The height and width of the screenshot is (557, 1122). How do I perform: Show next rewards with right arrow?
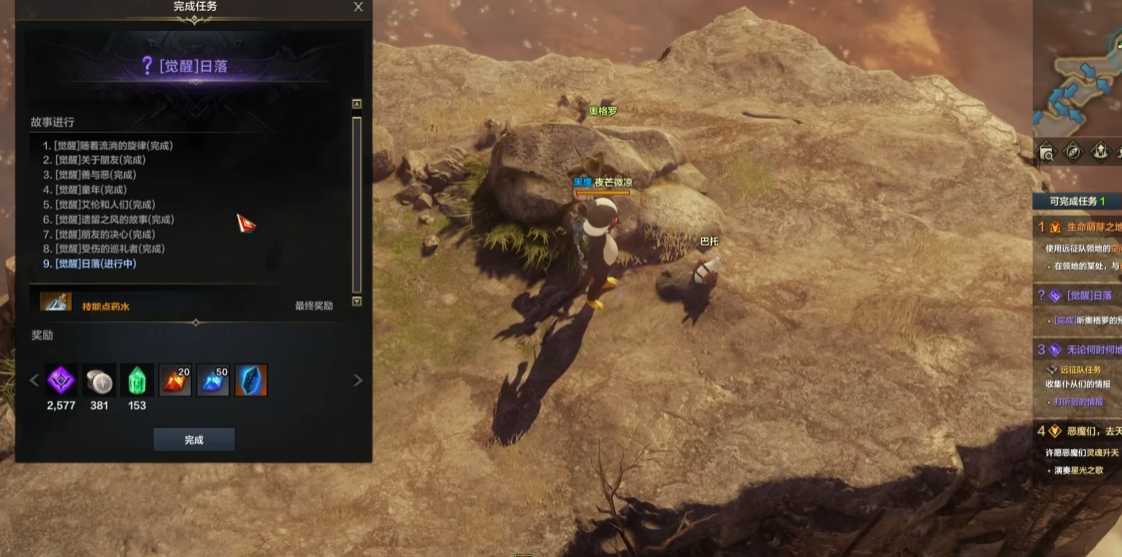[358, 380]
